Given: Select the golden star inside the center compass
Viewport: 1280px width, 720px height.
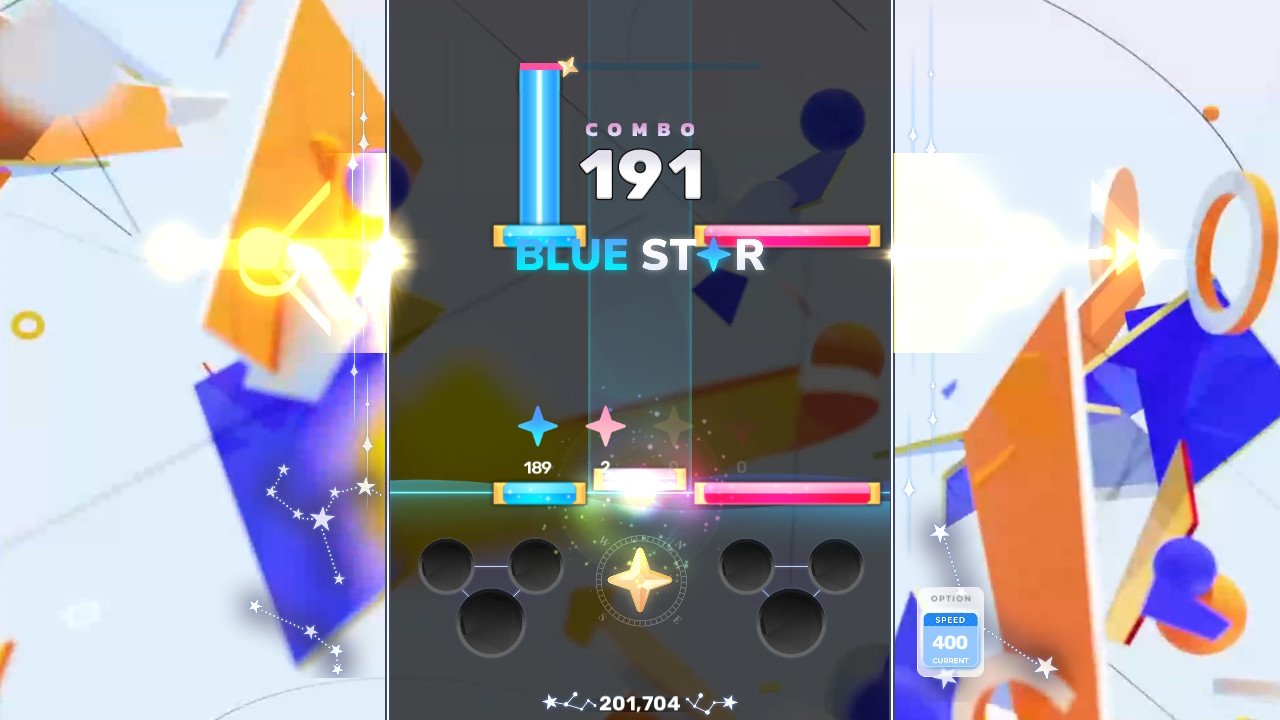Looking at the screenshot, I should click(x=639, y=583).
